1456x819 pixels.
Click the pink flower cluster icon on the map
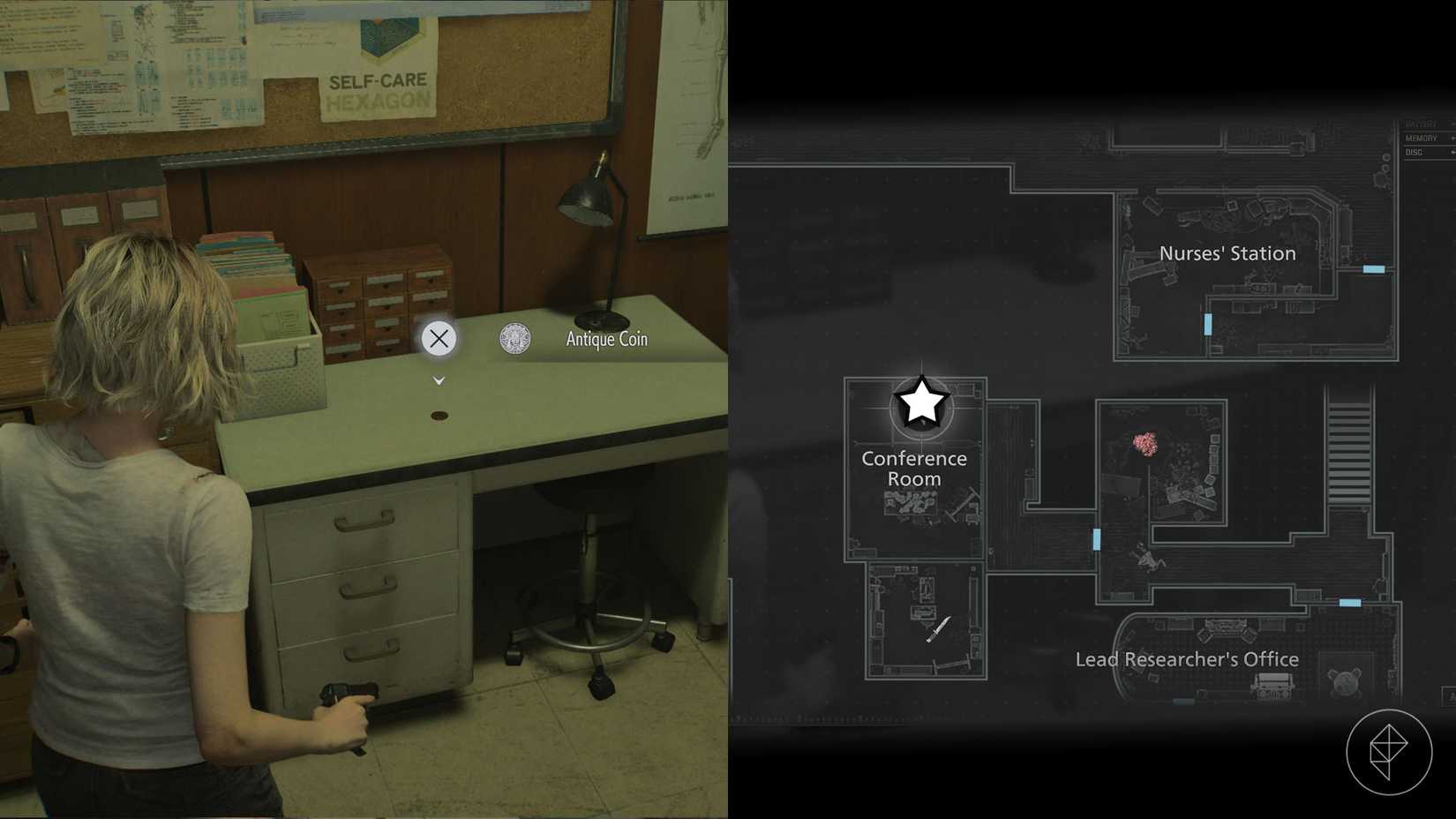click(x=1144, y=442)
